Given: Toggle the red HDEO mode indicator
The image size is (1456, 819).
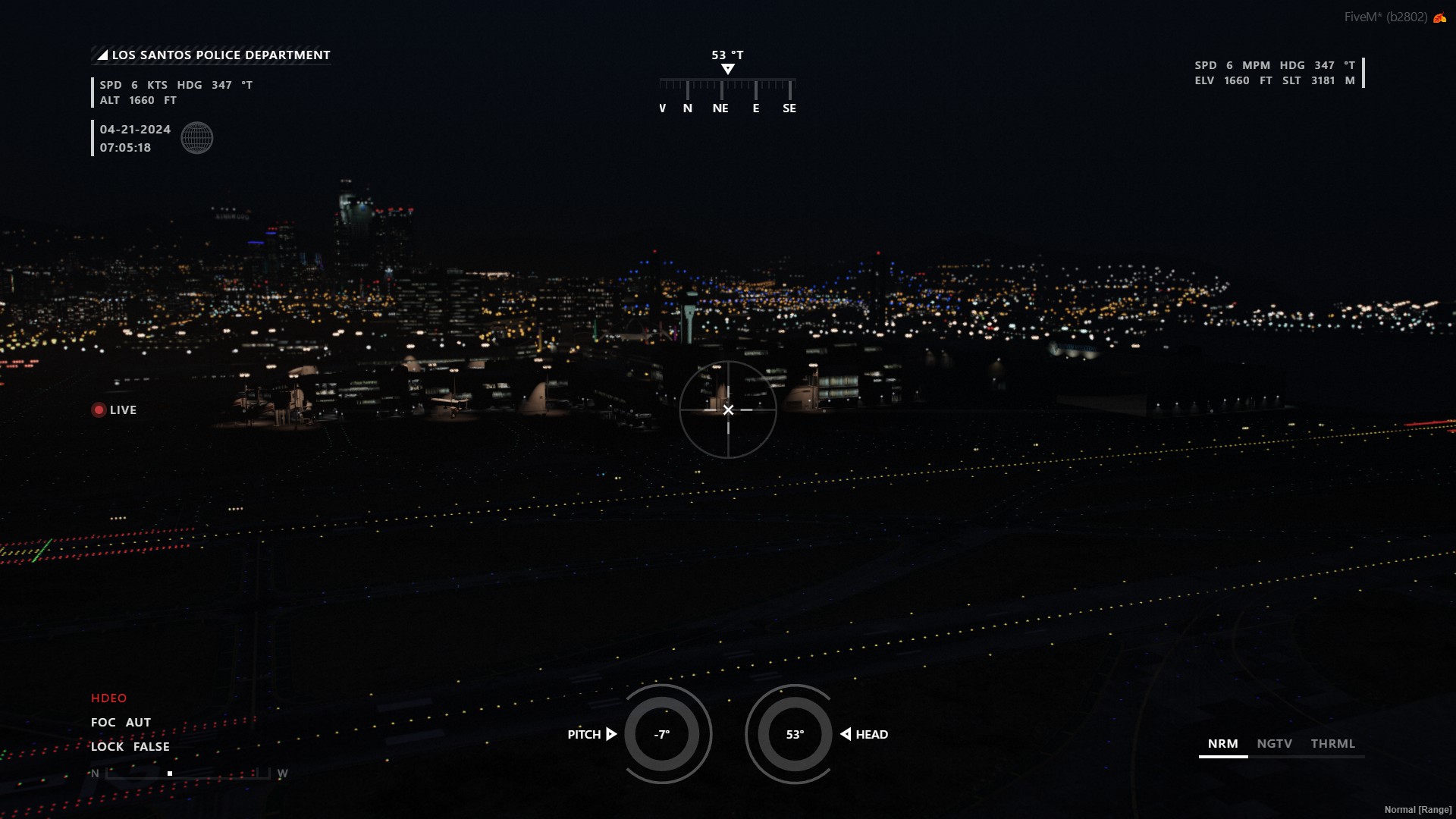Looking at the screenshot, I should point(108,698).
